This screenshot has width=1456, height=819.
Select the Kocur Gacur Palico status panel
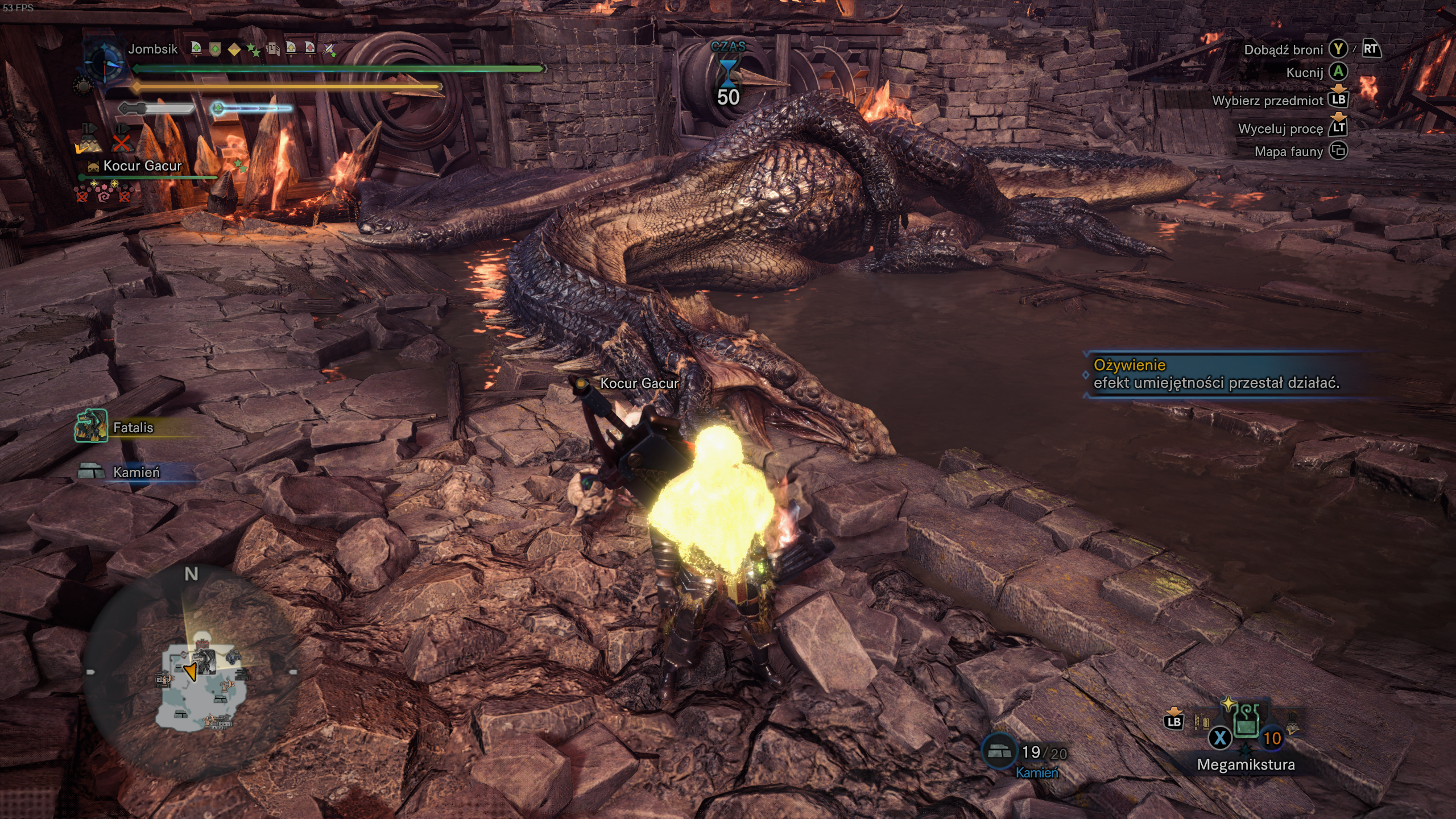(142, 166)
